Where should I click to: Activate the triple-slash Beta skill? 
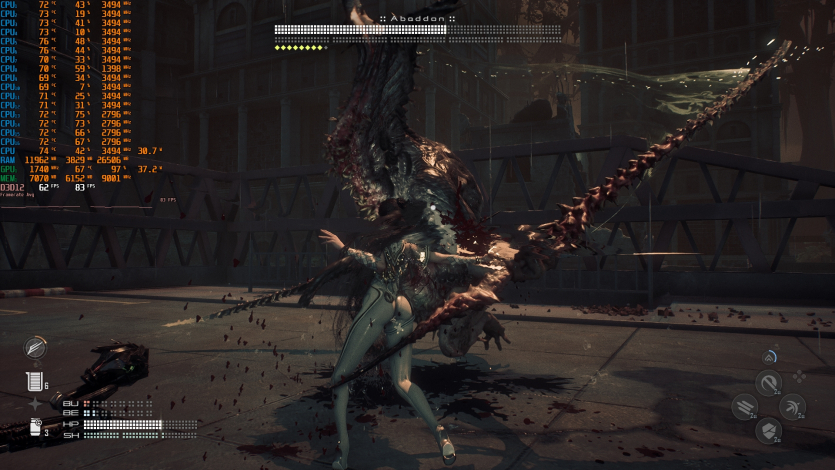pyautogui.click(x=744, y=406)
